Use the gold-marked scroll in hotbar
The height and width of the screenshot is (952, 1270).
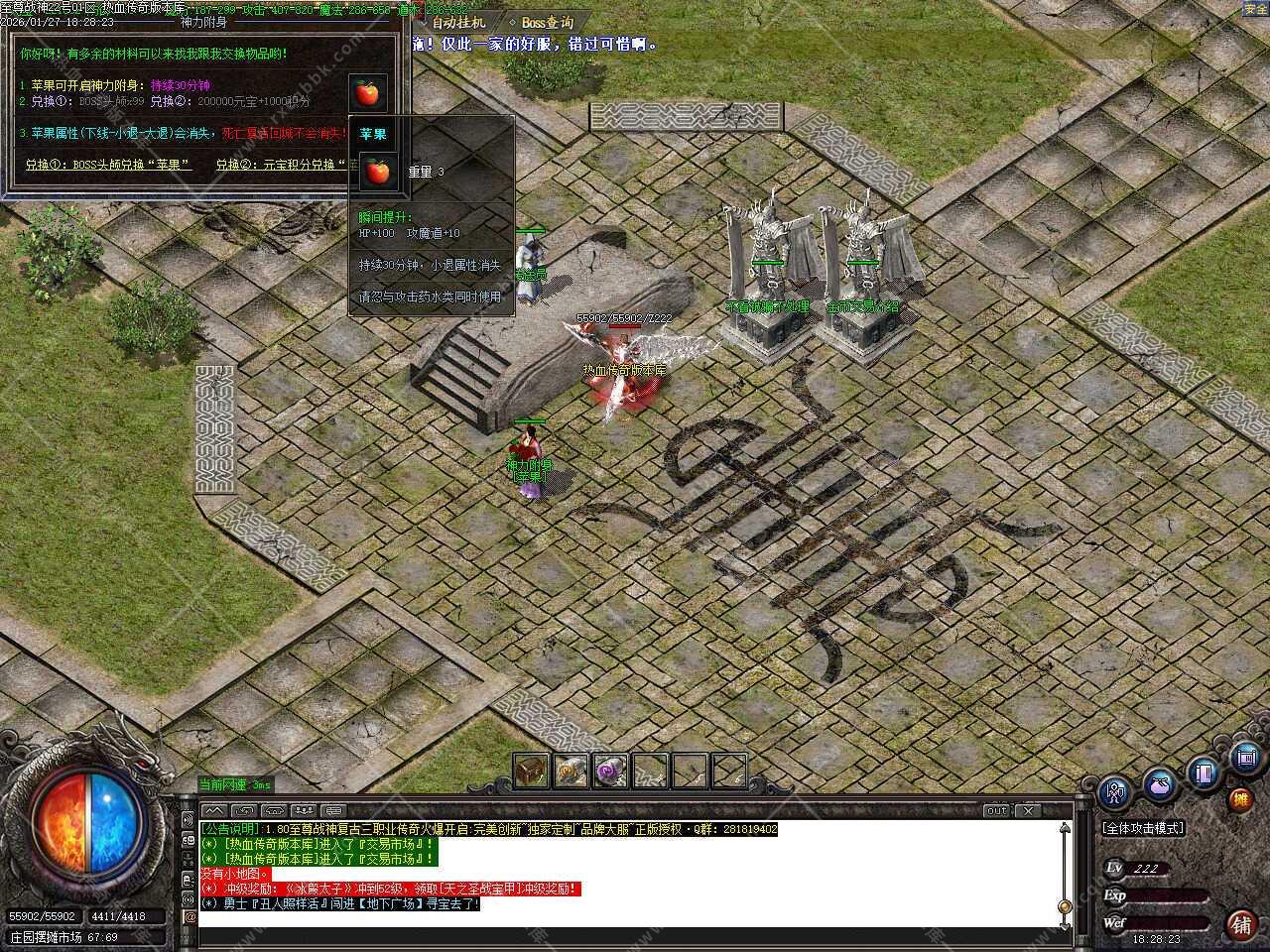click(571, 771)
